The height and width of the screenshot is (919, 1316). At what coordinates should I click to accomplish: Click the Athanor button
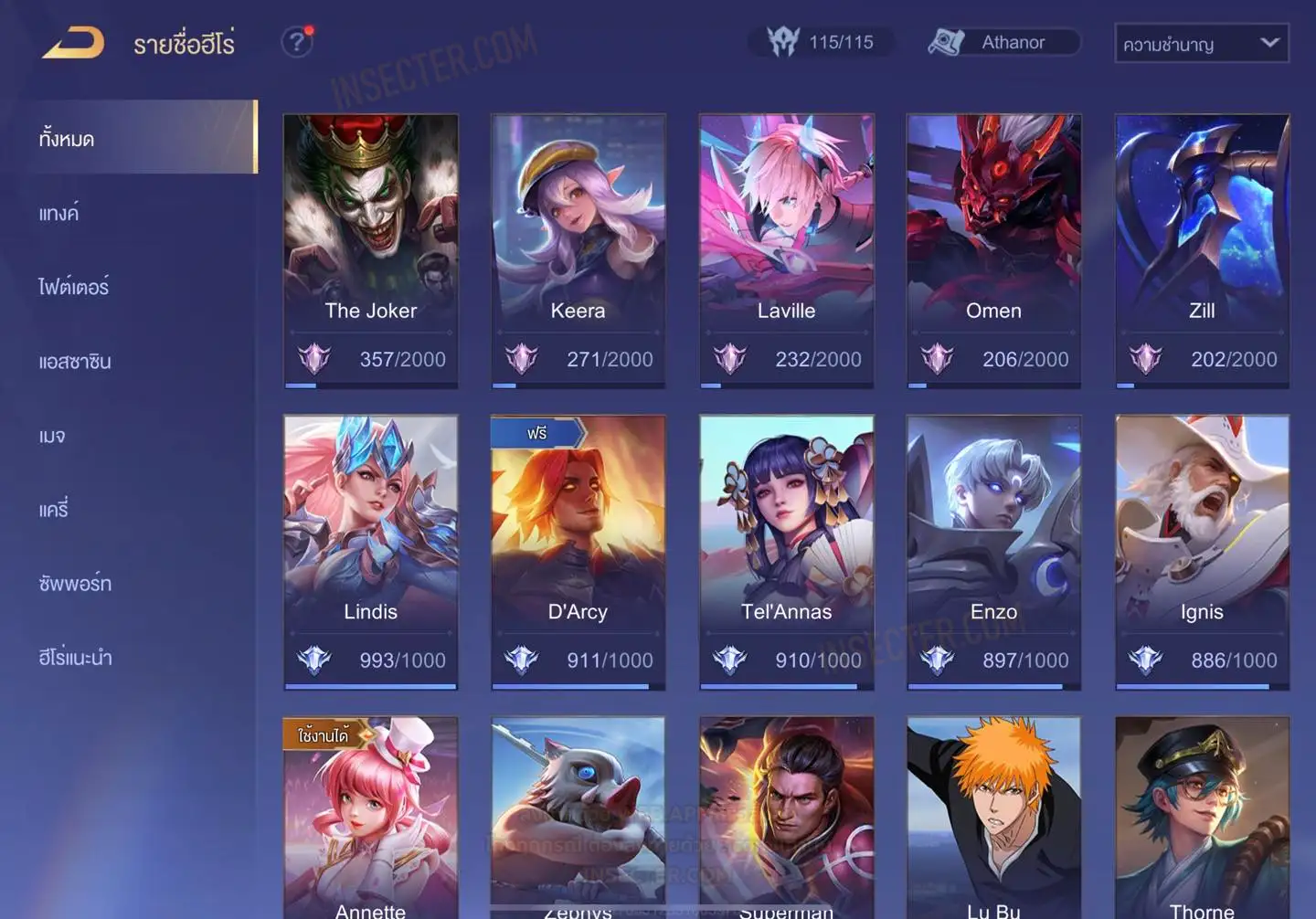pos(1003,42)
